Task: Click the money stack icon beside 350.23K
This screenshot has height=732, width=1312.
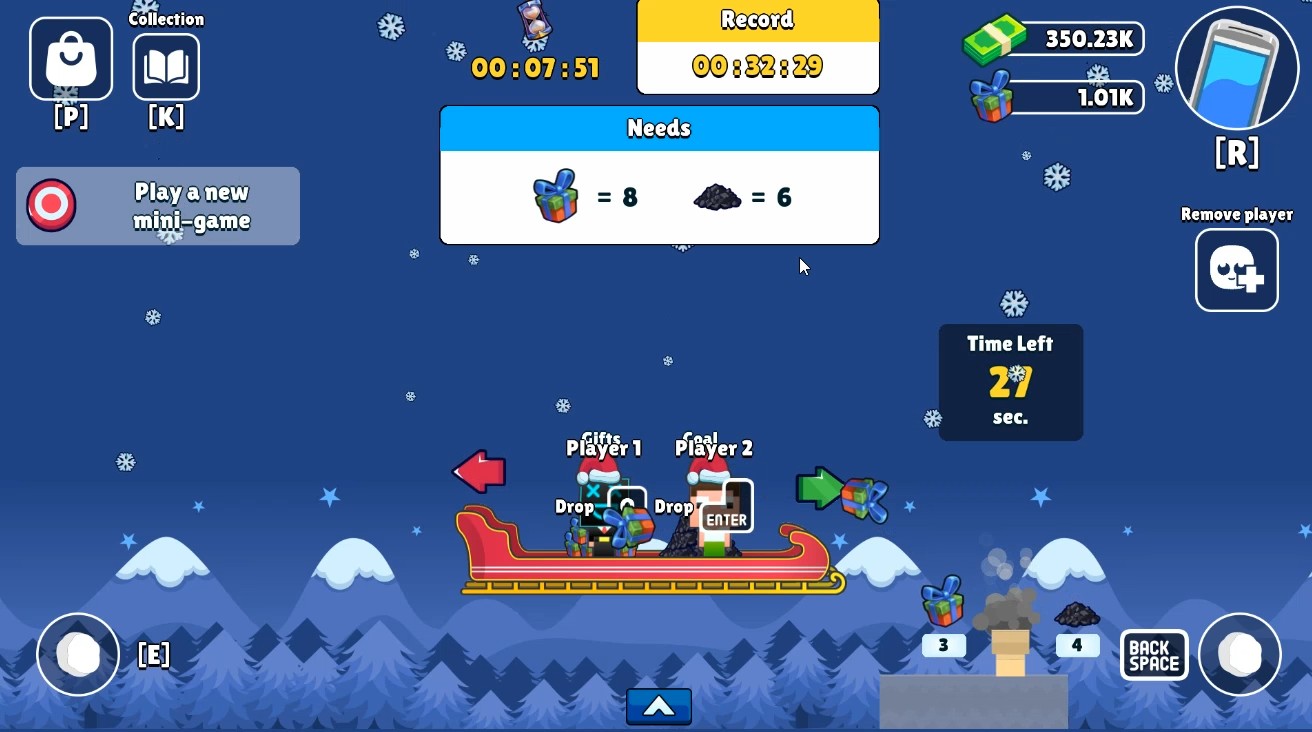Action: pyautogui.click(x=997, y=38)
